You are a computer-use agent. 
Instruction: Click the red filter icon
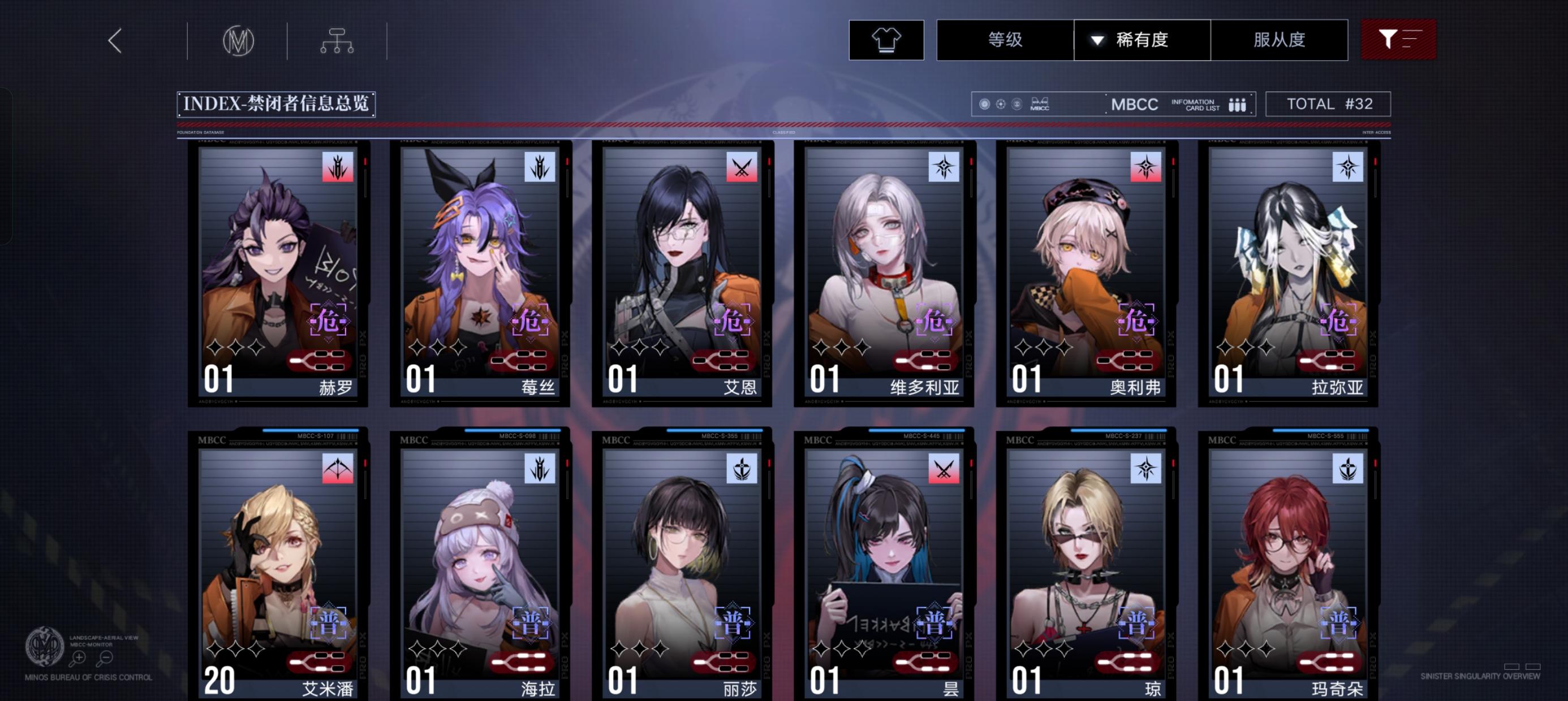point(1398,39)
